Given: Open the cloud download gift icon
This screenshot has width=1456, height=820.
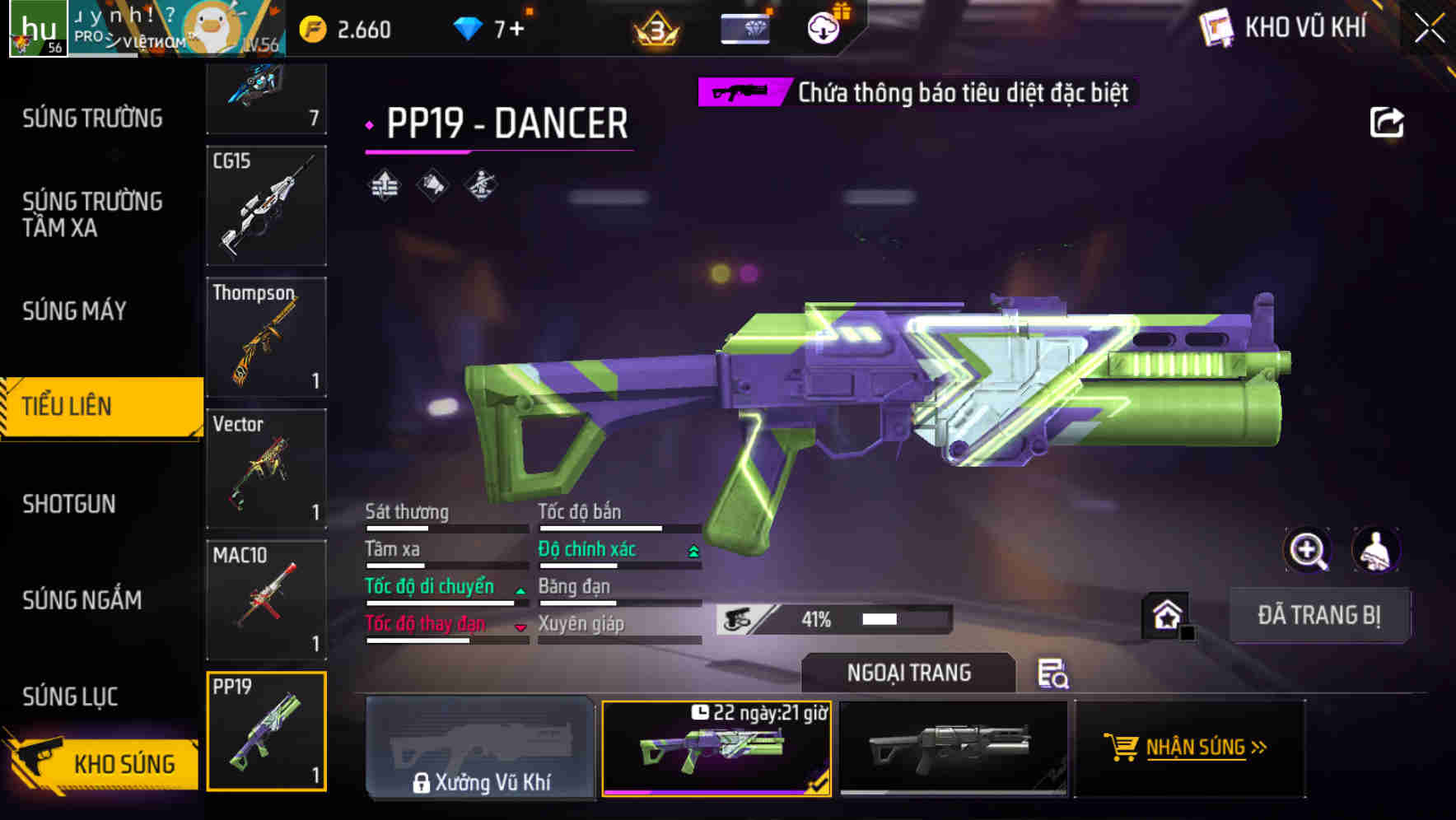Looking at the screenshot, I should (822, 27).
